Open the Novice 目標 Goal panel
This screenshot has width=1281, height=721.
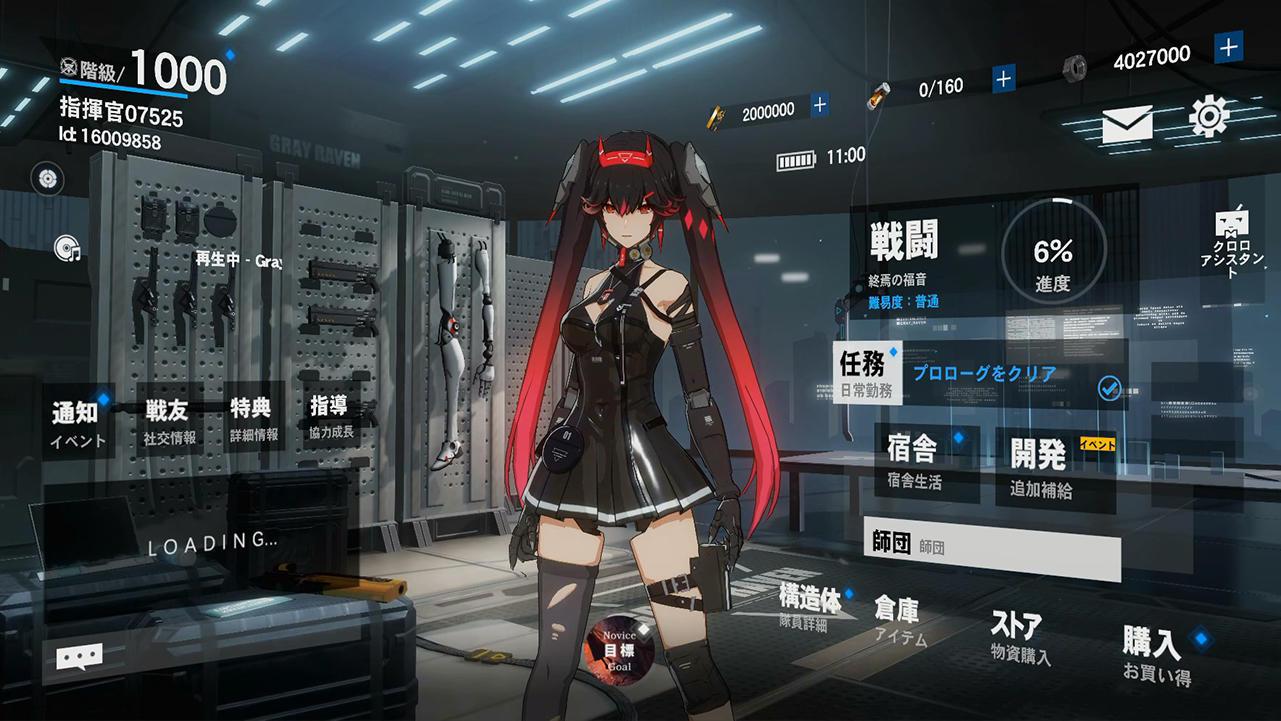tap(620, 650)
